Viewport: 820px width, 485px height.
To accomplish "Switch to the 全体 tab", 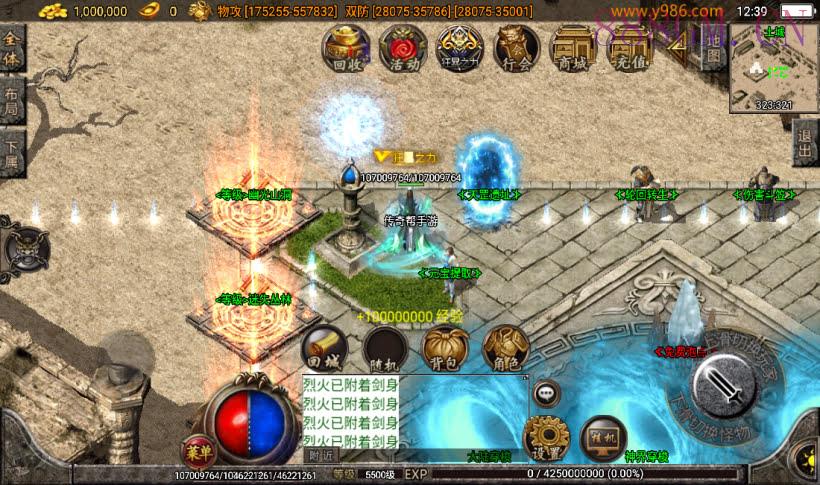I will click(12, 49).
